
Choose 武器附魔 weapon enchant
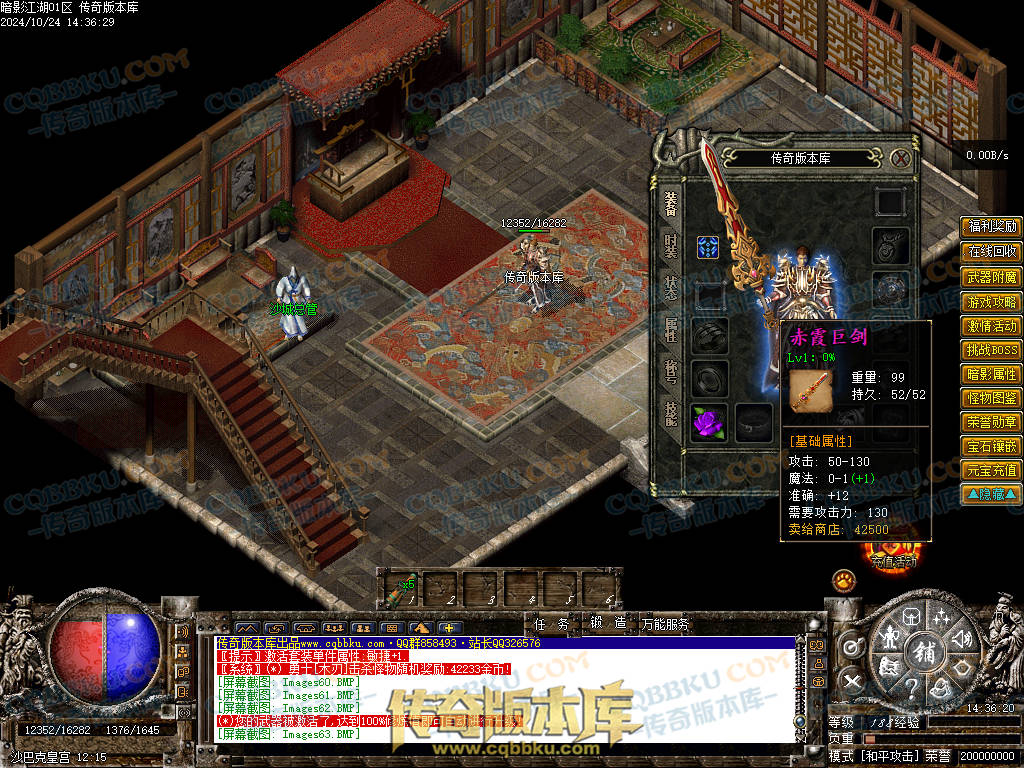(991, 277)
